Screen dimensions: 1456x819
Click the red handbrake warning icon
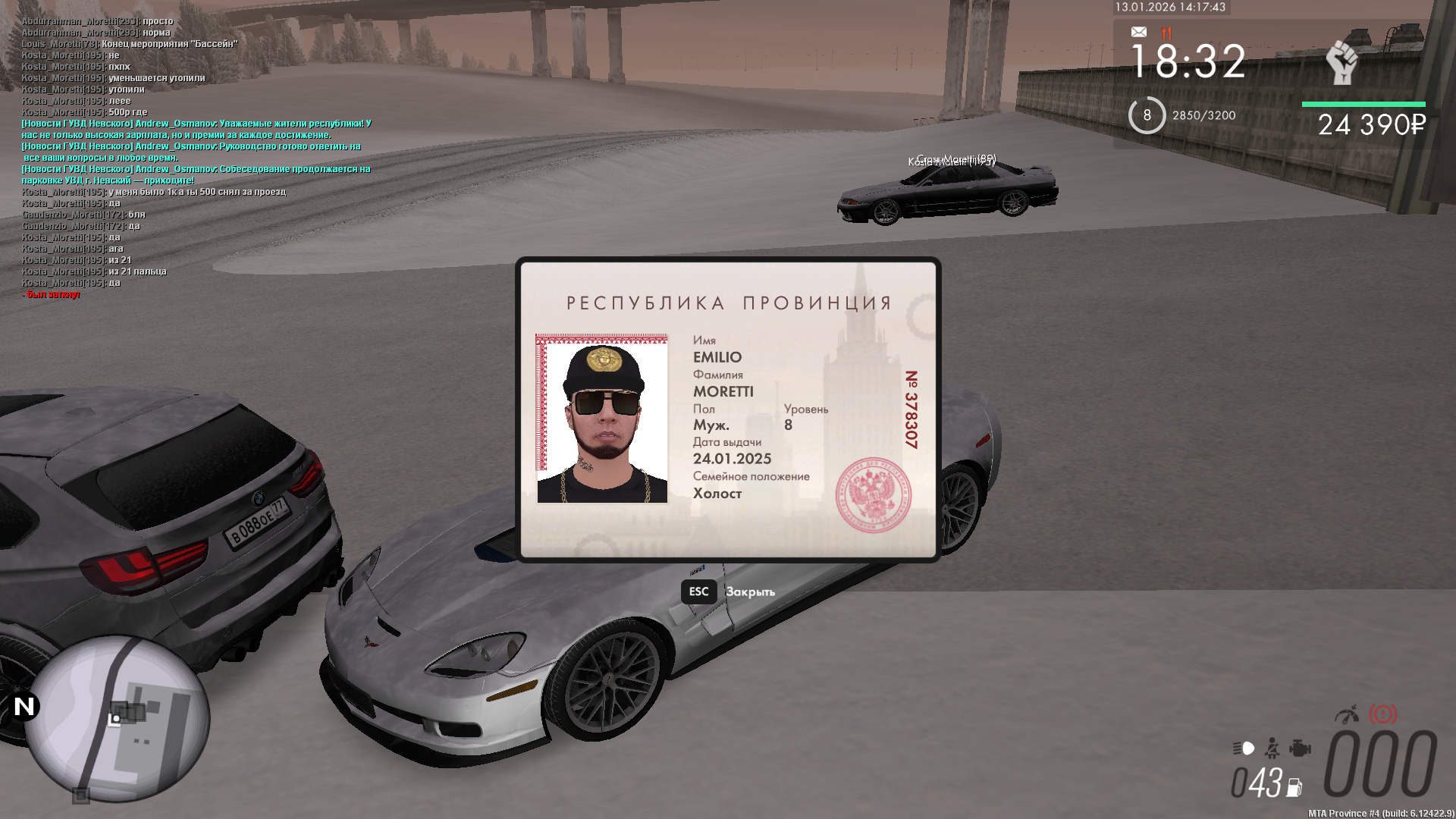pos(1382,714)
